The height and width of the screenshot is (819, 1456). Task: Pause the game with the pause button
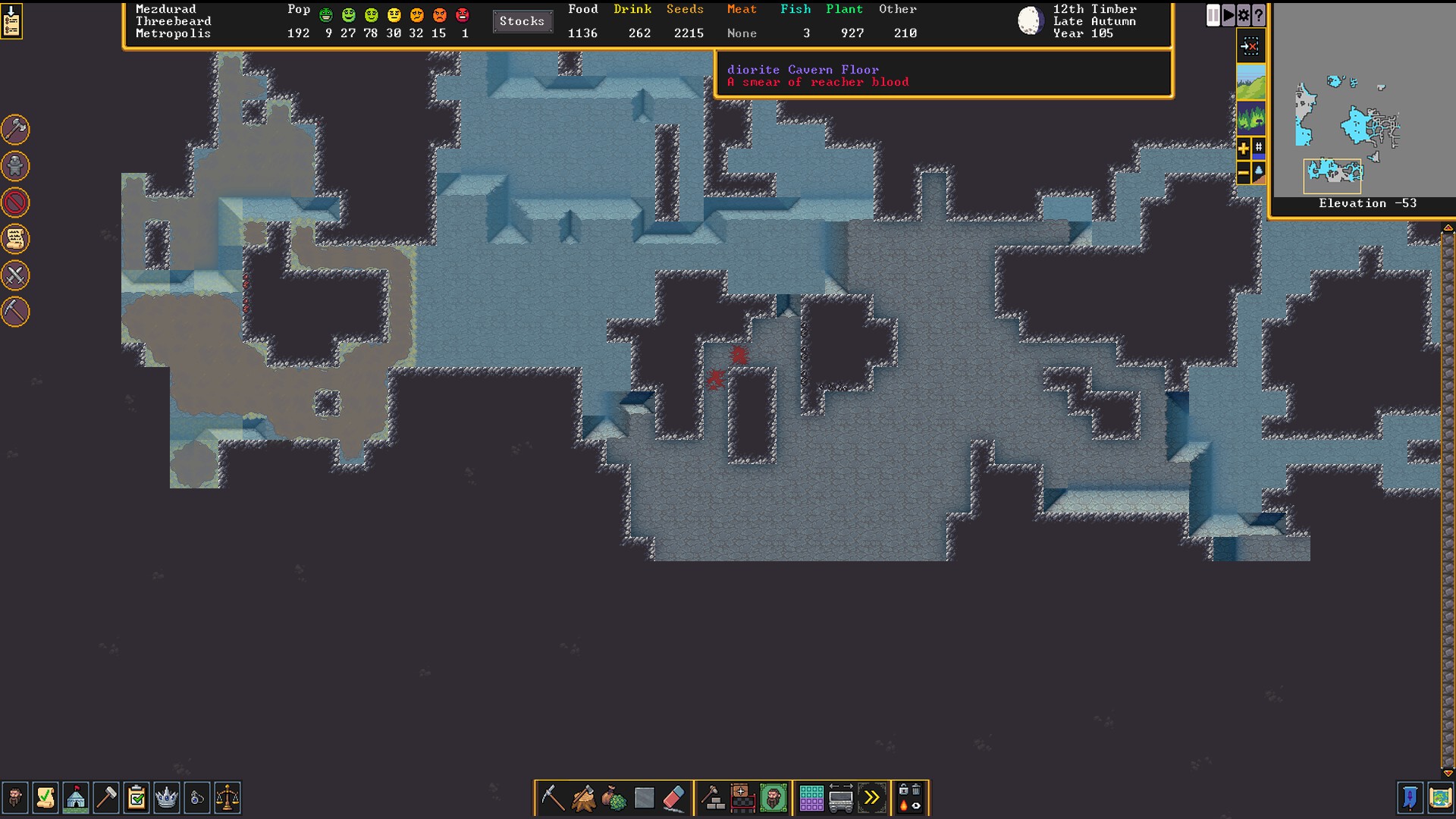1213,15
